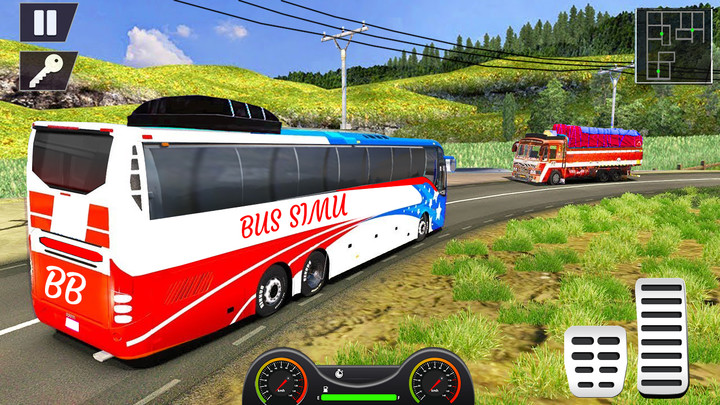
Task: Tap the key ignition button
Action: (x=45, y=70)
